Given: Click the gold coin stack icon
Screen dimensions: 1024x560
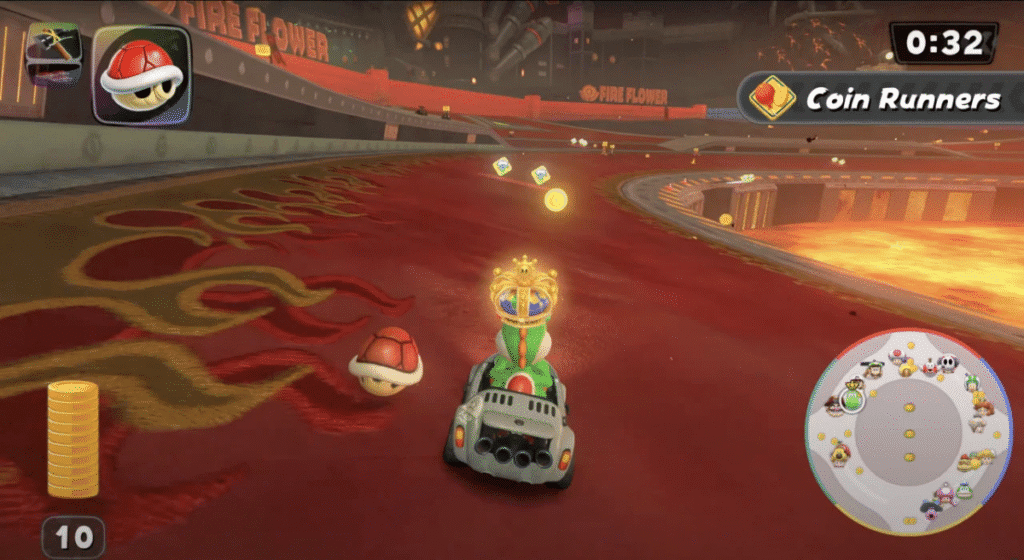Looking at the screenshot, I should pos(73,440).
